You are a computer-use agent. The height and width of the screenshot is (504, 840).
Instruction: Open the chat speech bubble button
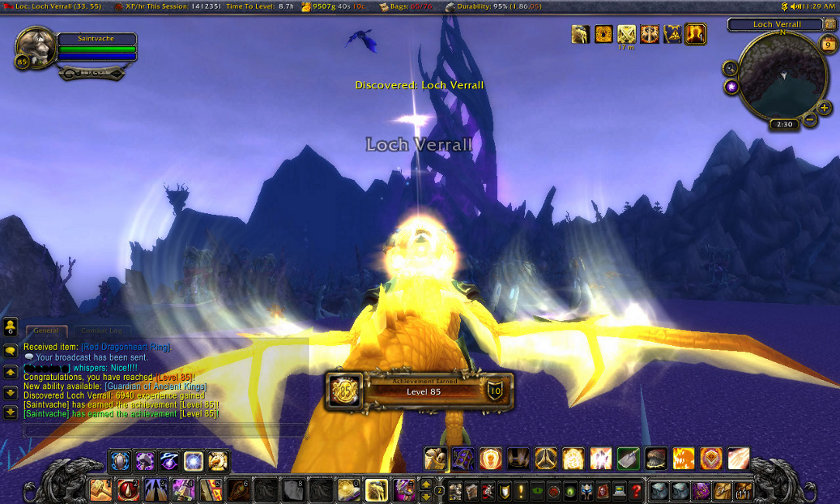point(9,350)
